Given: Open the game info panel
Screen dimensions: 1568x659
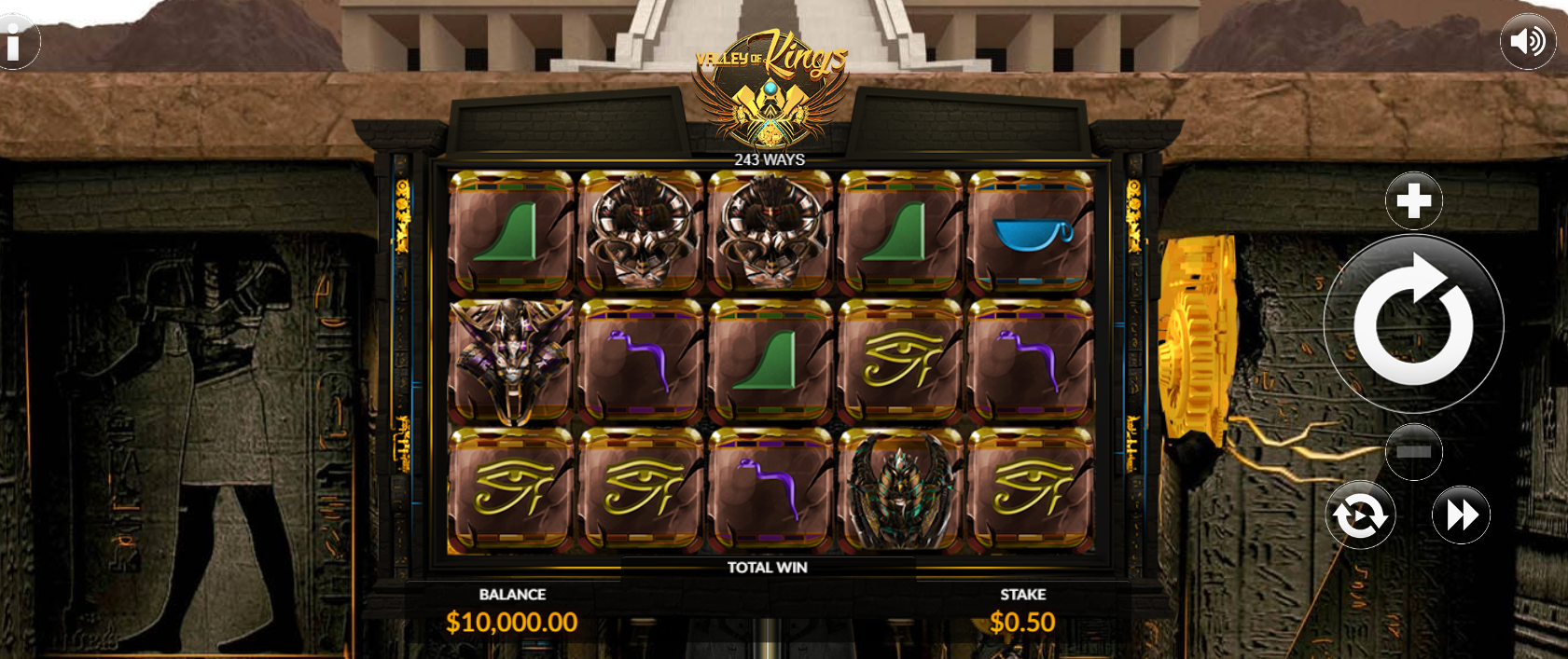Looking at the screenshot, I should click(16, 42).
